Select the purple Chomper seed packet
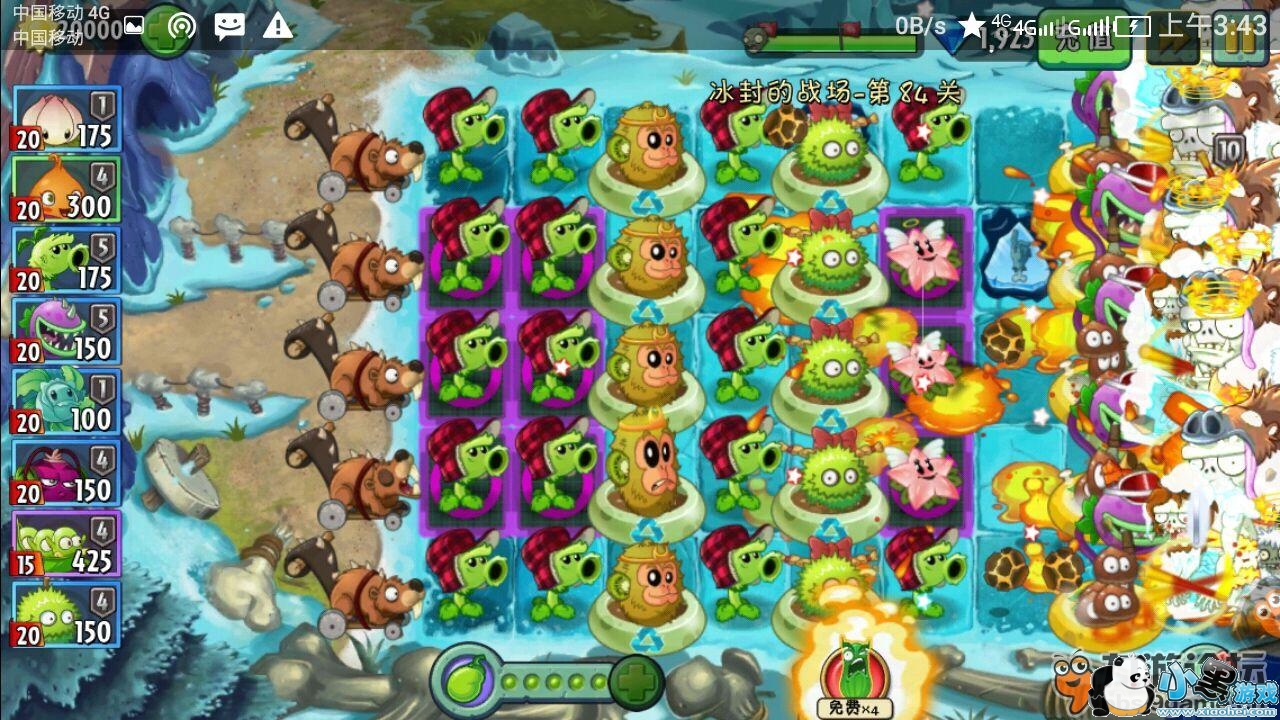This screenshot has height=720, width=1280. tap(66, 331)
